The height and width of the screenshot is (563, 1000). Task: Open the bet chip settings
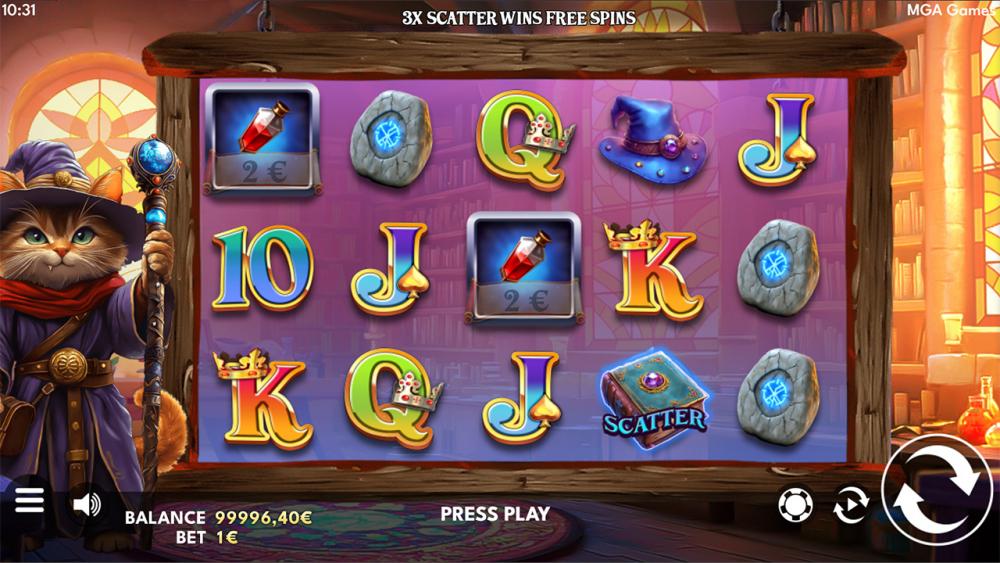795,505
